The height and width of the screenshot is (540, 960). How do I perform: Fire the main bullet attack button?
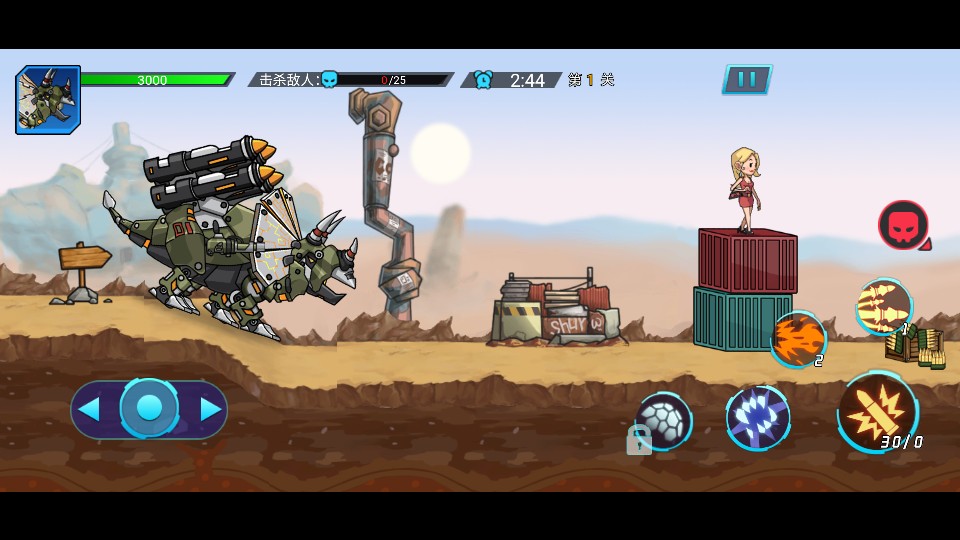click(x=876, y=410)
